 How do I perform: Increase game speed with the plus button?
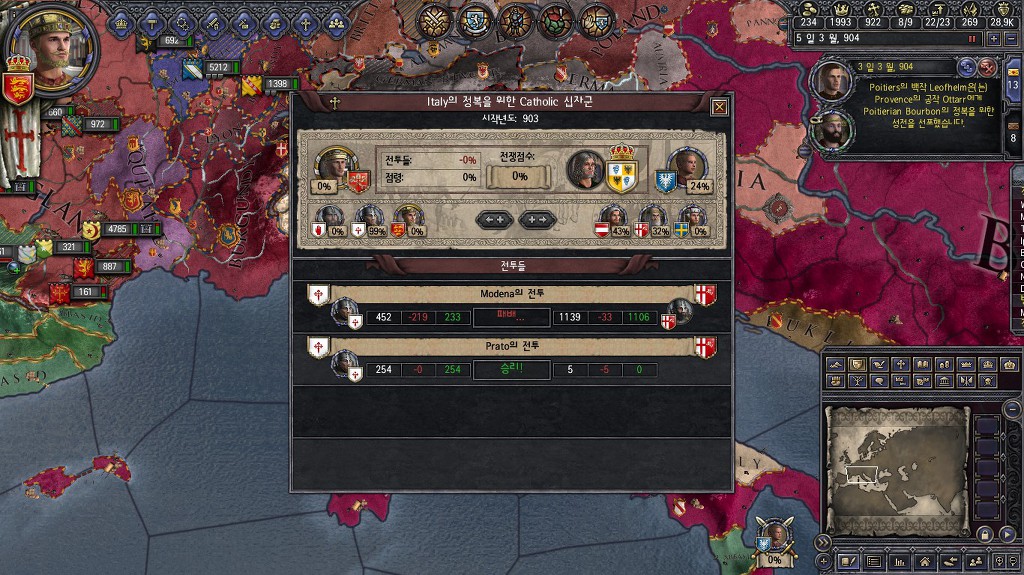tap(993, 38)
